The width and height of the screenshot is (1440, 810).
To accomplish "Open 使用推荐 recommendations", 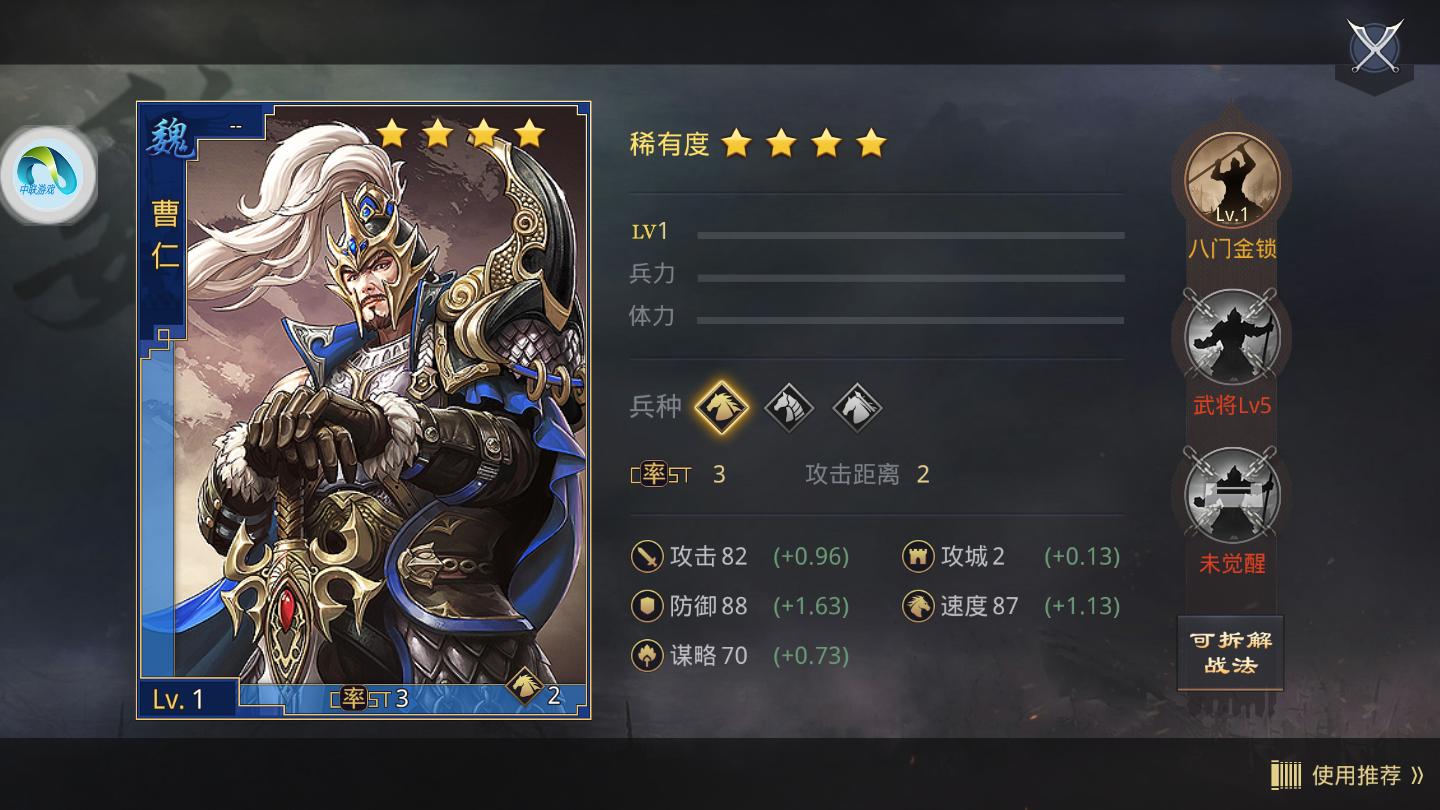I will 1355,773.
